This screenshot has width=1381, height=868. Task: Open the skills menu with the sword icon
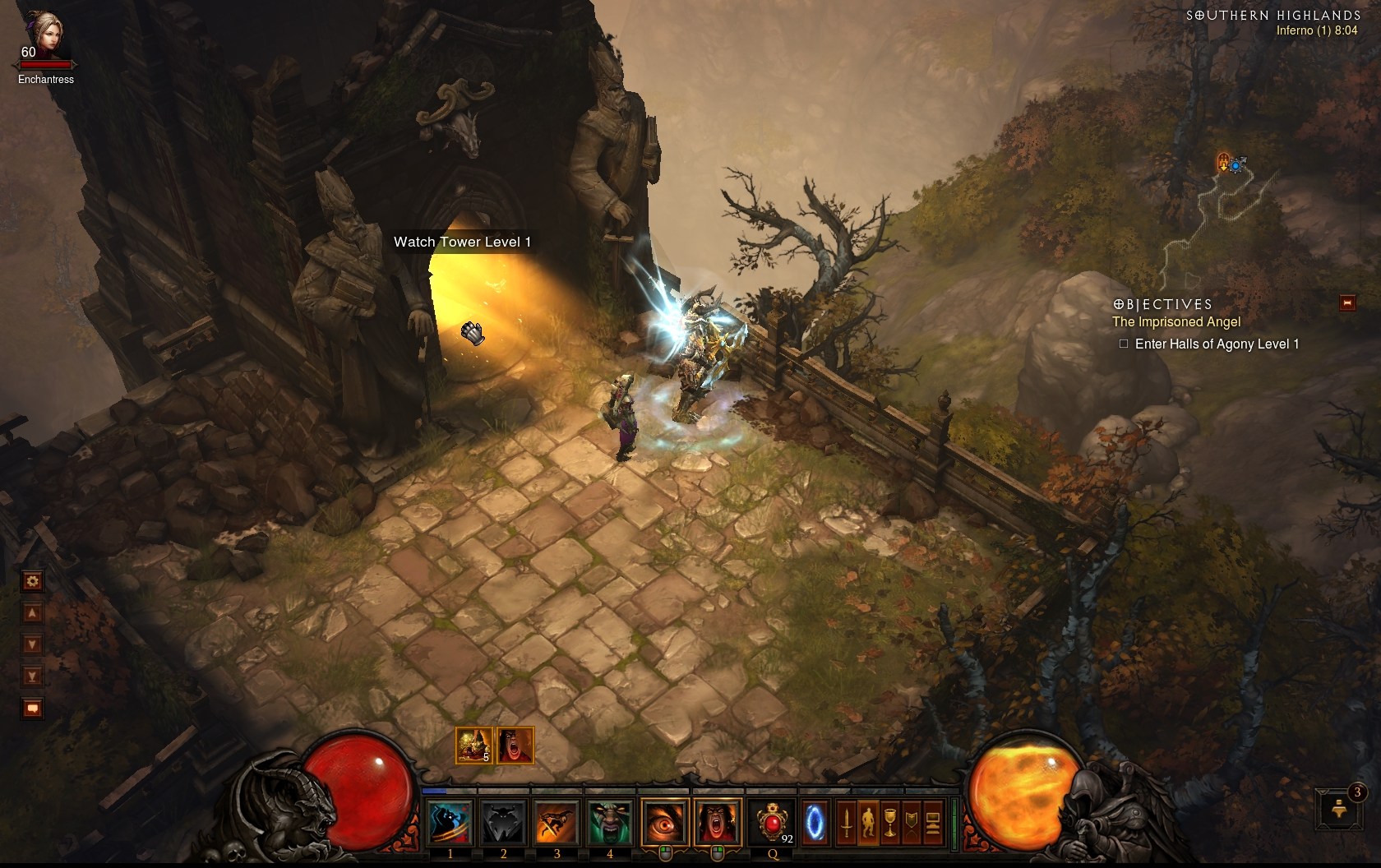pos(847,822)
